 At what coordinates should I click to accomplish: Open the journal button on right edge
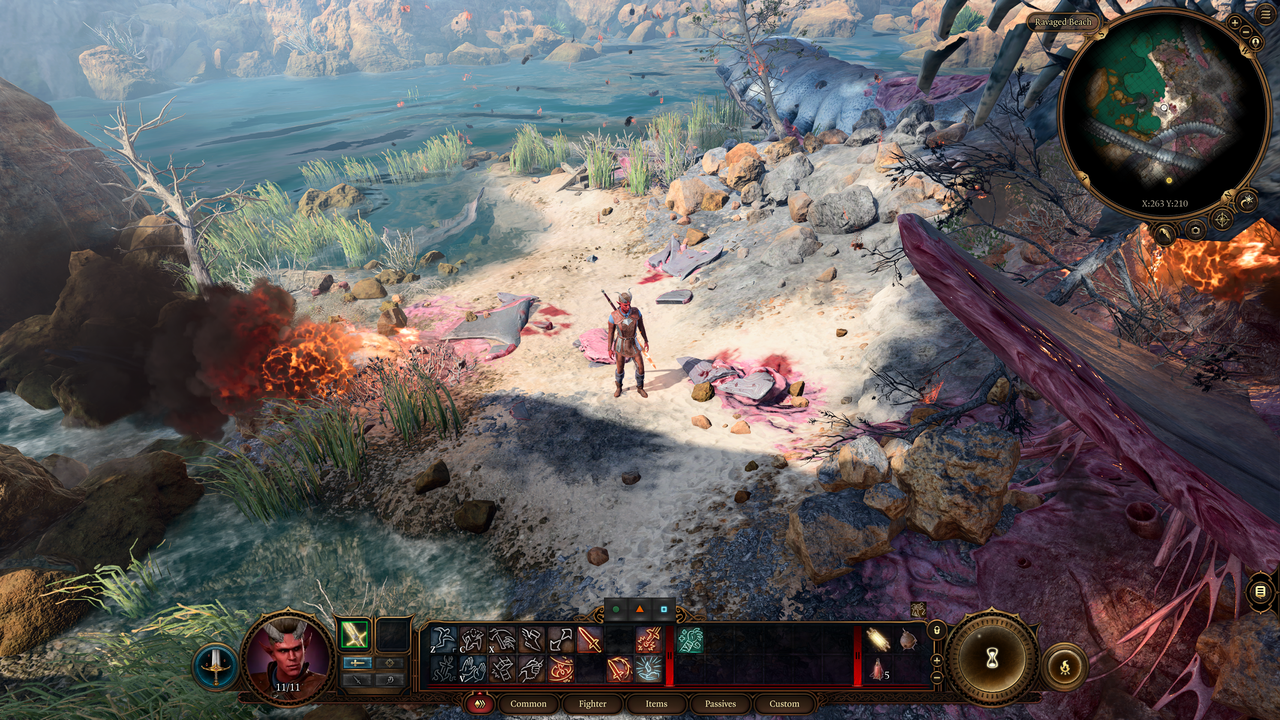pos(1260,592)
